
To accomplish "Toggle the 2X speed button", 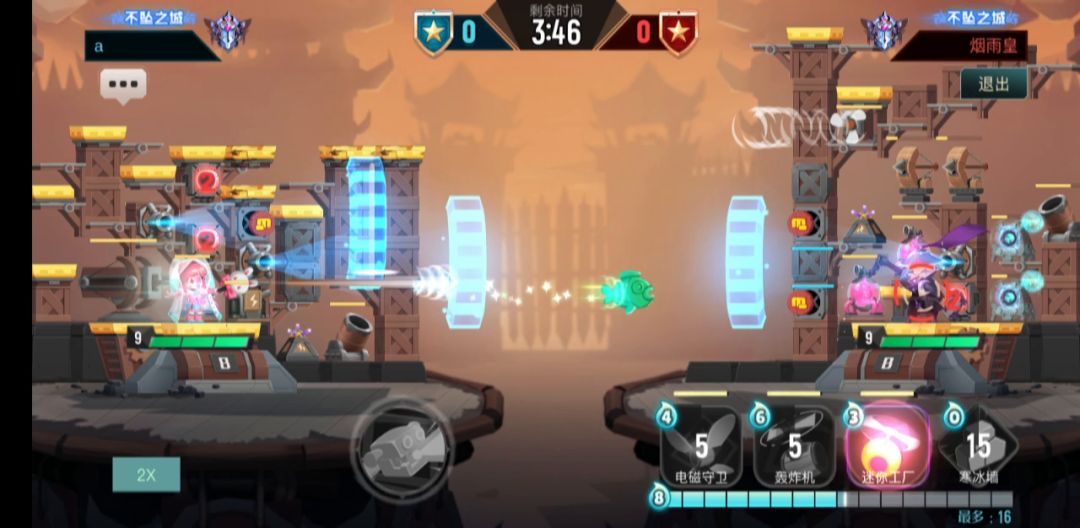I will point(146,474).
